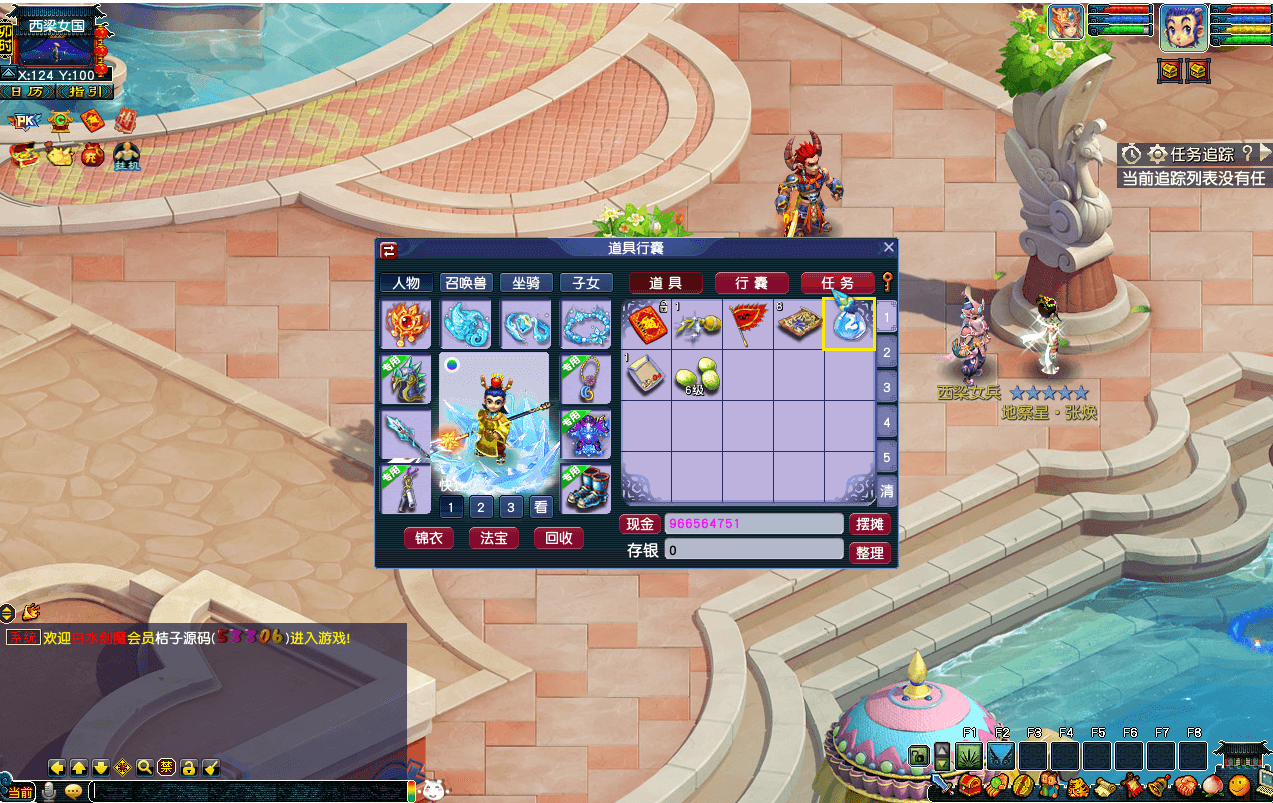Switch to the 召唤兽 tab
This screenshot has height=803, width=1273.
(466, 283)
